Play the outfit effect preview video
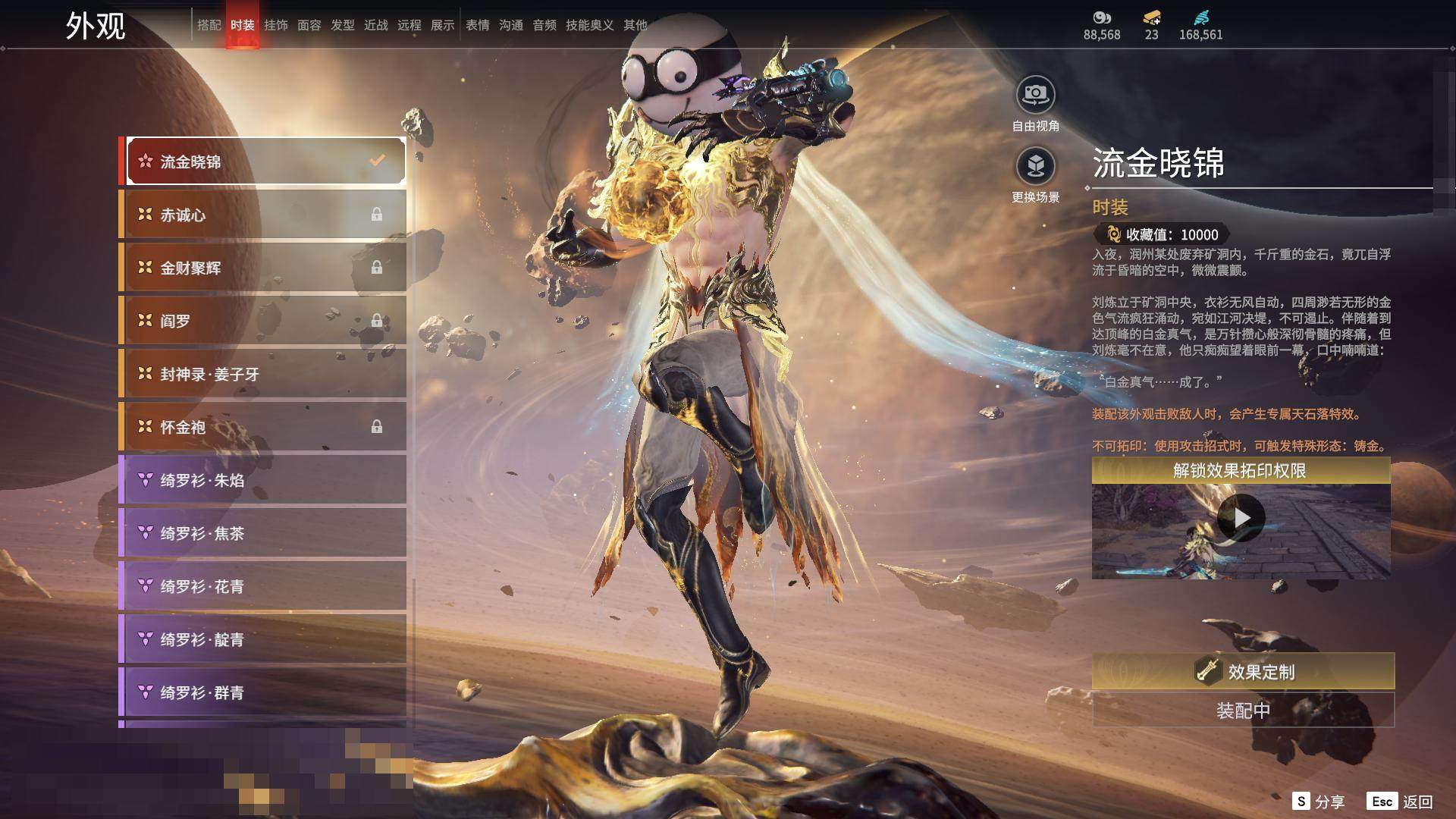 tap(1241, 518)
